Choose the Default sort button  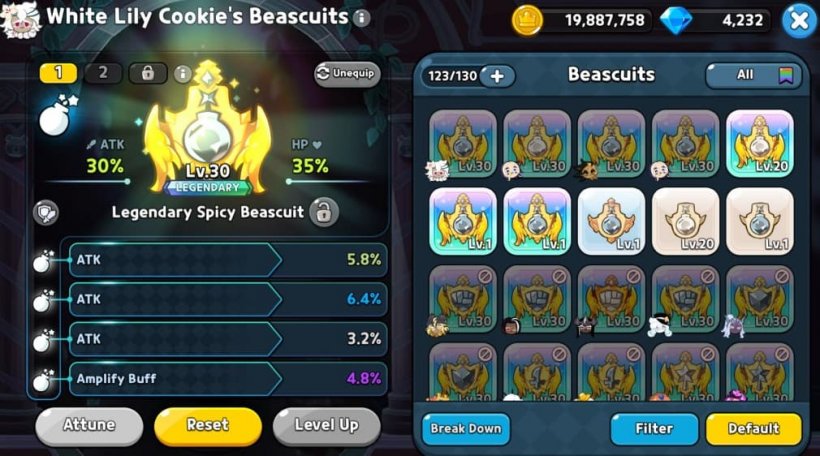pyautogui.click(x=753, y=429)
